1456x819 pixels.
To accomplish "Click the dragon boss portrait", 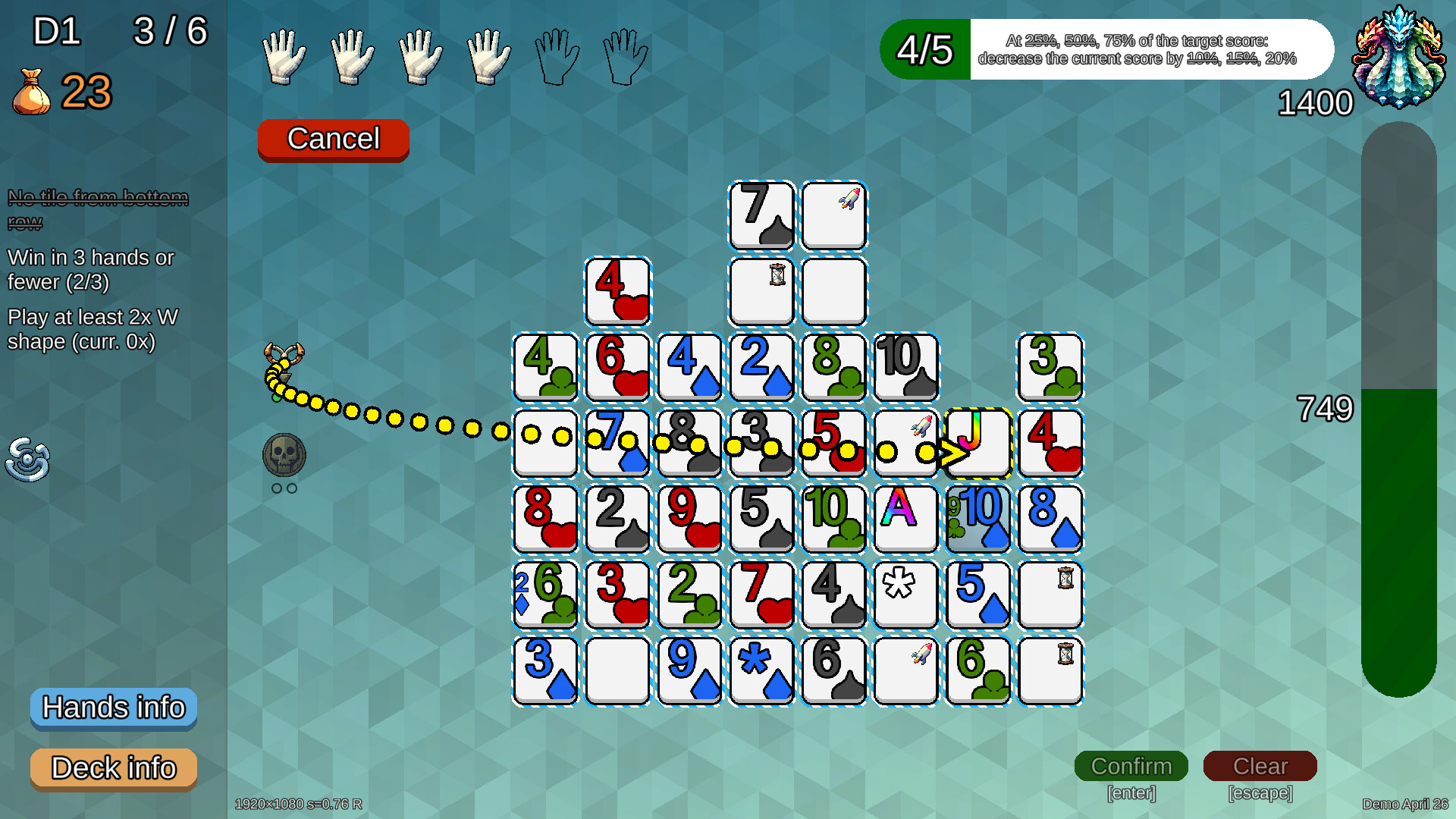I will tap(1401, 57).
